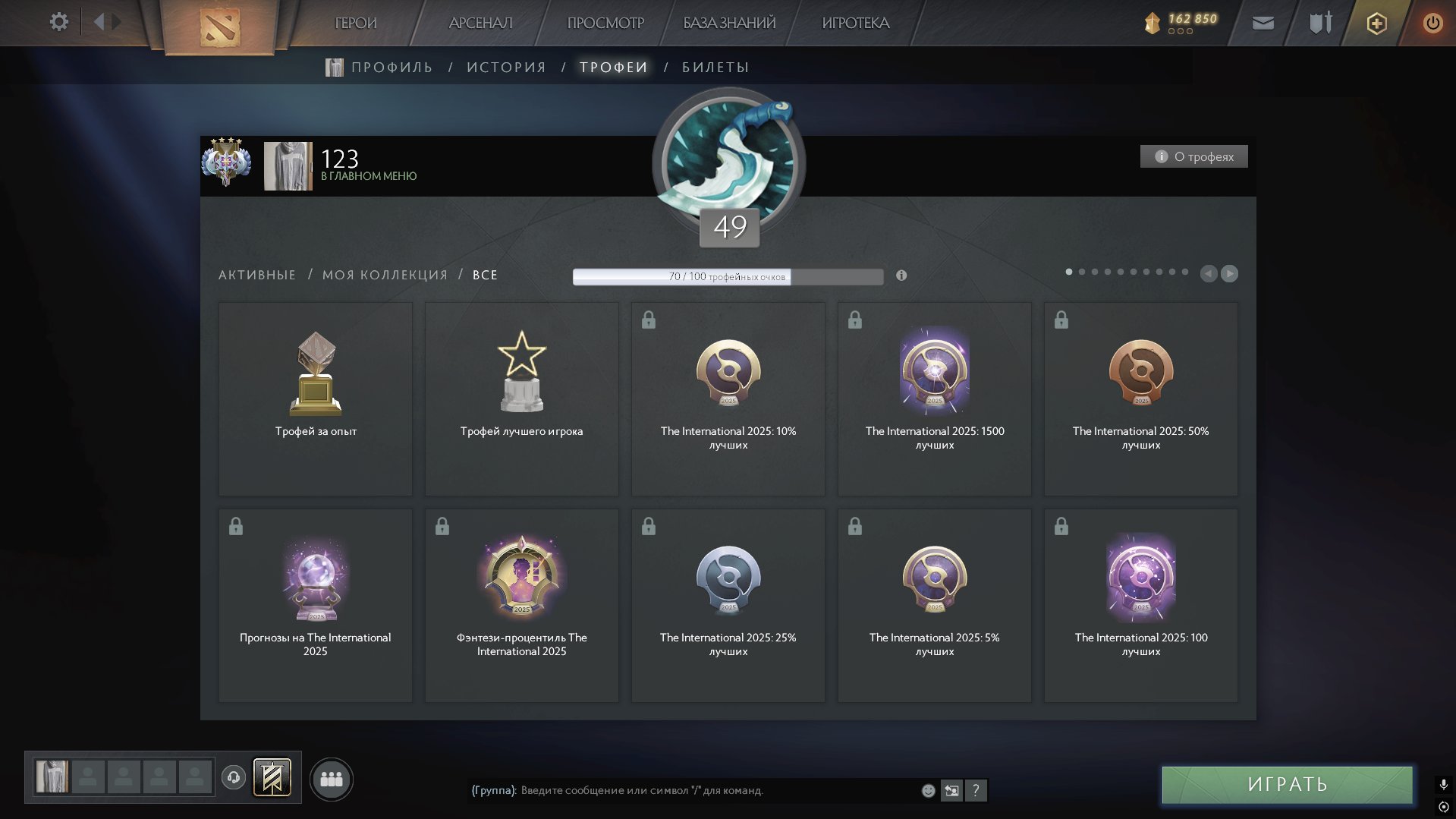Click the friends group icon near party slots
Image resolution: width=1456 pixels, height=819 pixels.
coord(332,778)
